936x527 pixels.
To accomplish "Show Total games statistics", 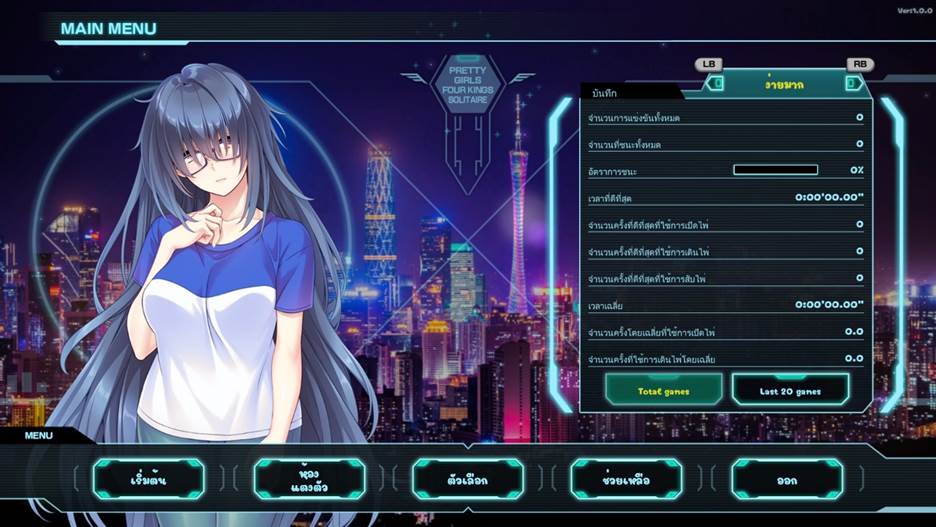I will (664, 390).
